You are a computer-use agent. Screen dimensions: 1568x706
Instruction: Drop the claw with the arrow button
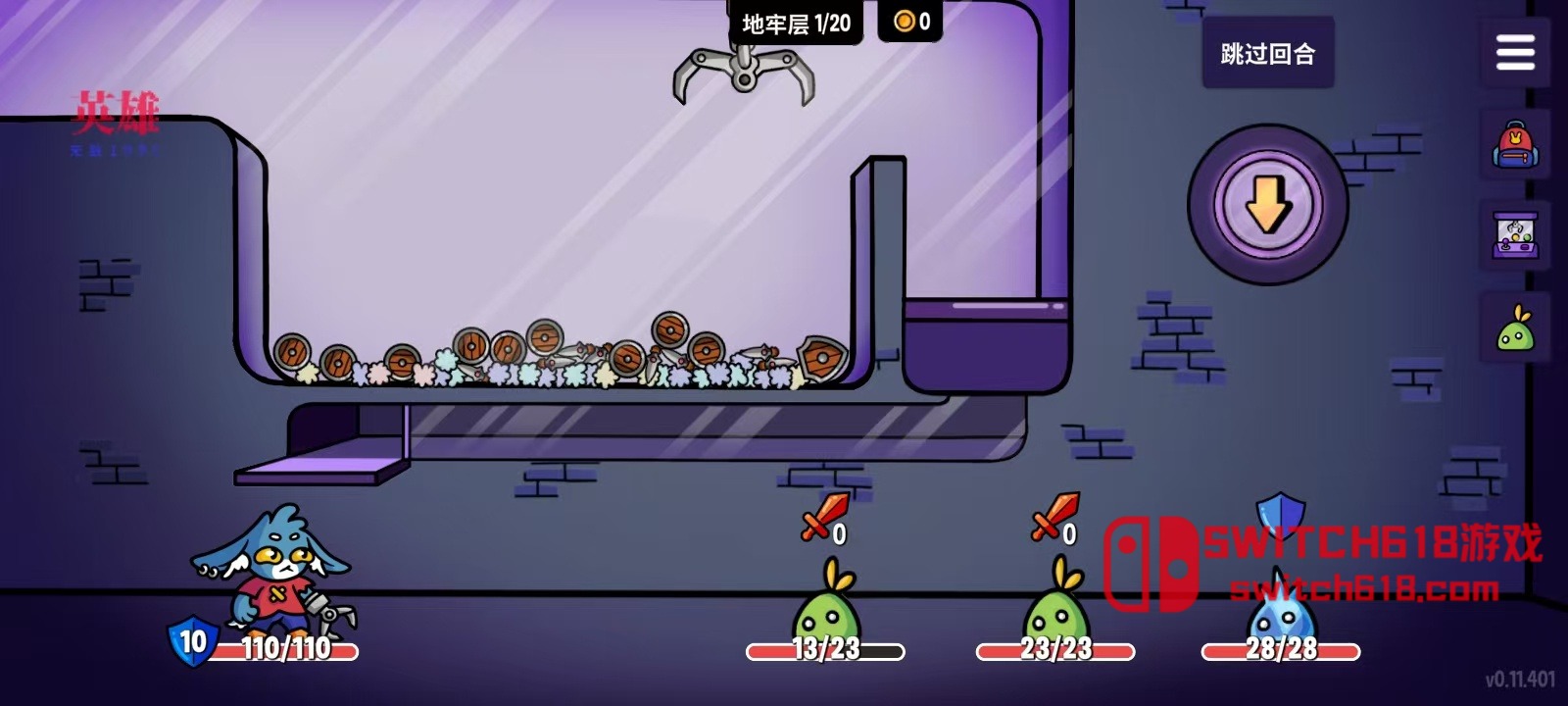point(1268,204)
